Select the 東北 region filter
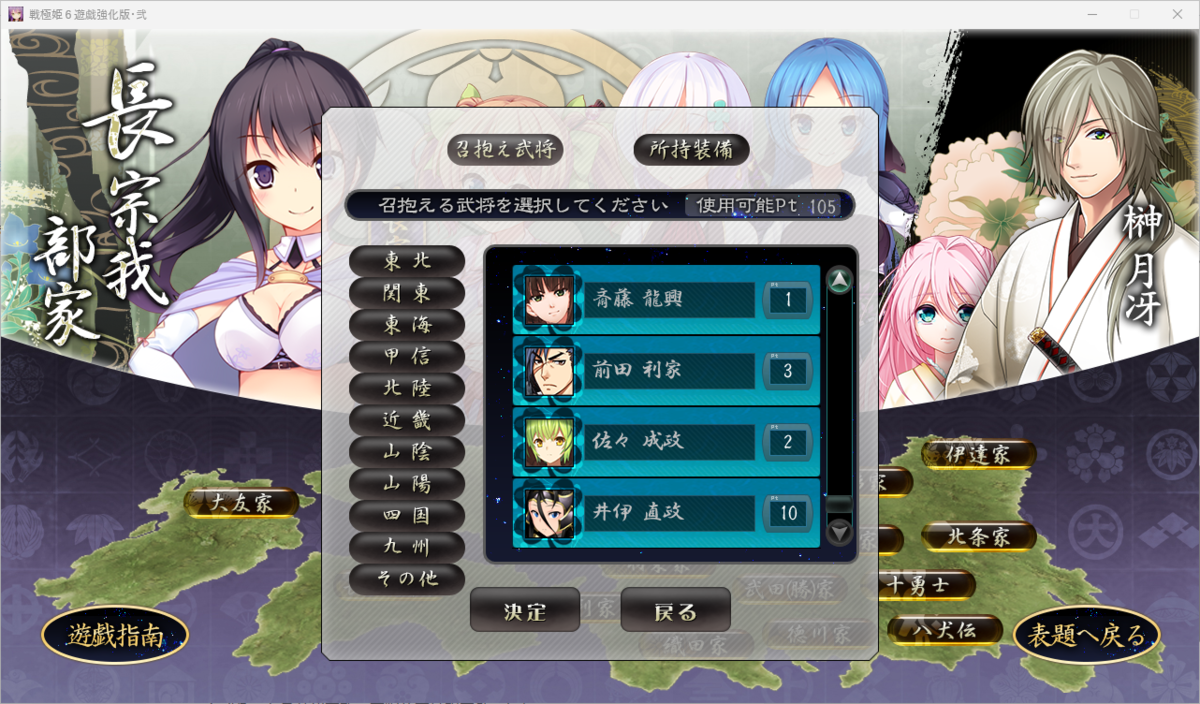The image size is (1200, 704). (407, 260)
